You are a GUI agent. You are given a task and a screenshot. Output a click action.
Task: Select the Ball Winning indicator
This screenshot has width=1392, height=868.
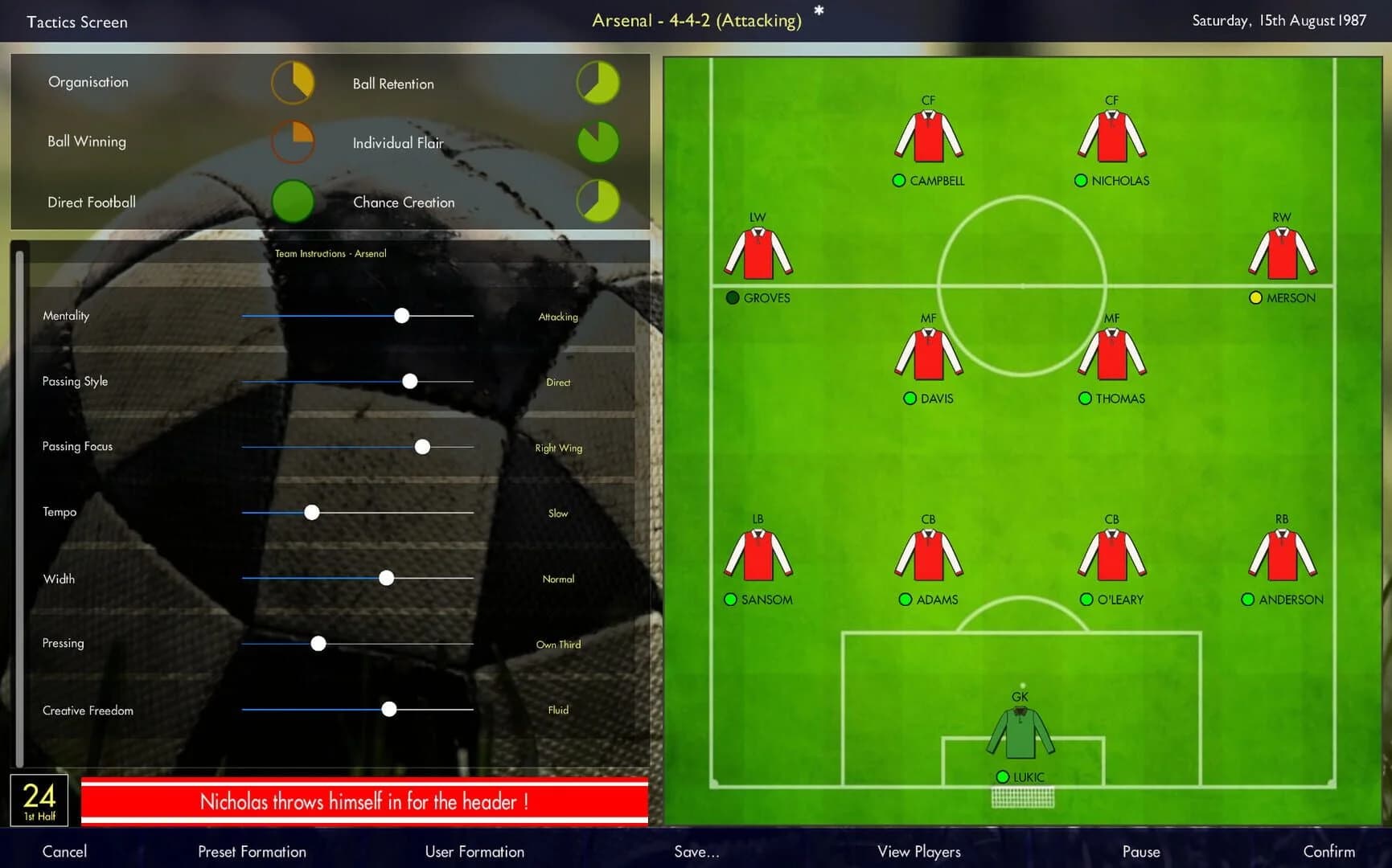point(293,141)
